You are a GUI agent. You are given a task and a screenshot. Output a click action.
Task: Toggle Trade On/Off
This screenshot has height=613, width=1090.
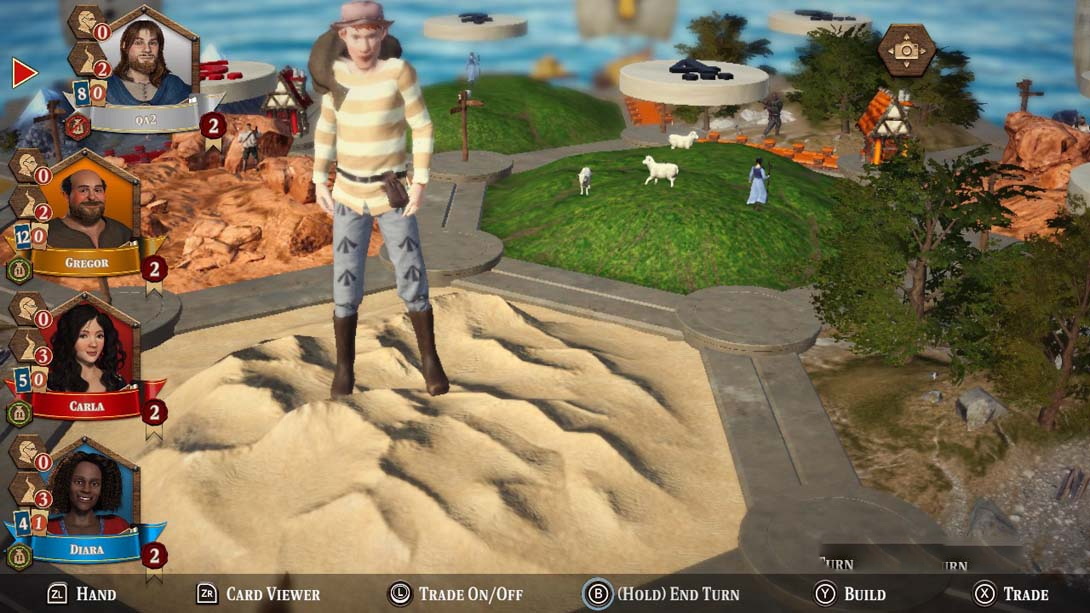pyautogui.click(x=456, y=594)
